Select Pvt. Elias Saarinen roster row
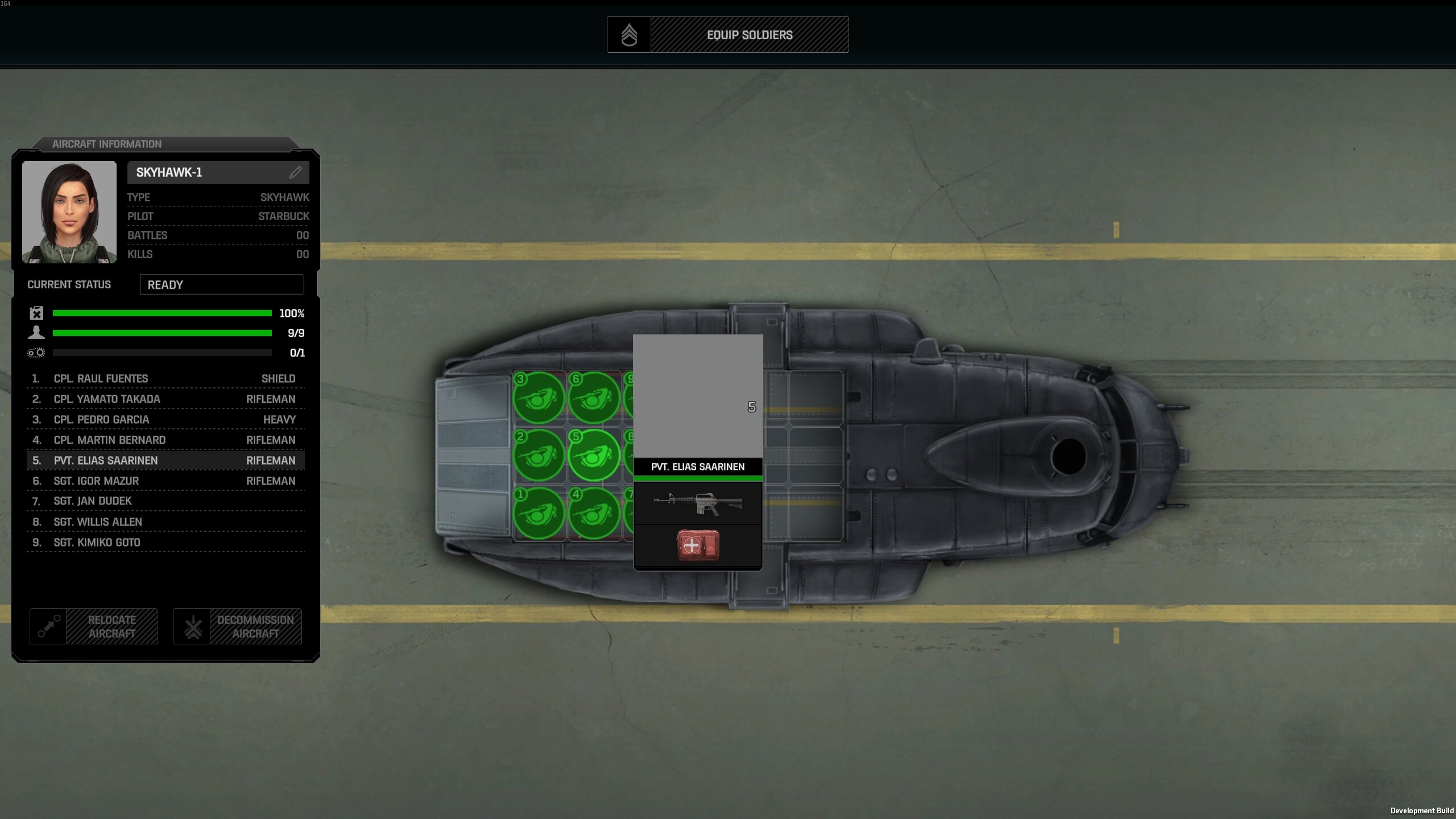The image size is (1456, 819). (165, 461)
